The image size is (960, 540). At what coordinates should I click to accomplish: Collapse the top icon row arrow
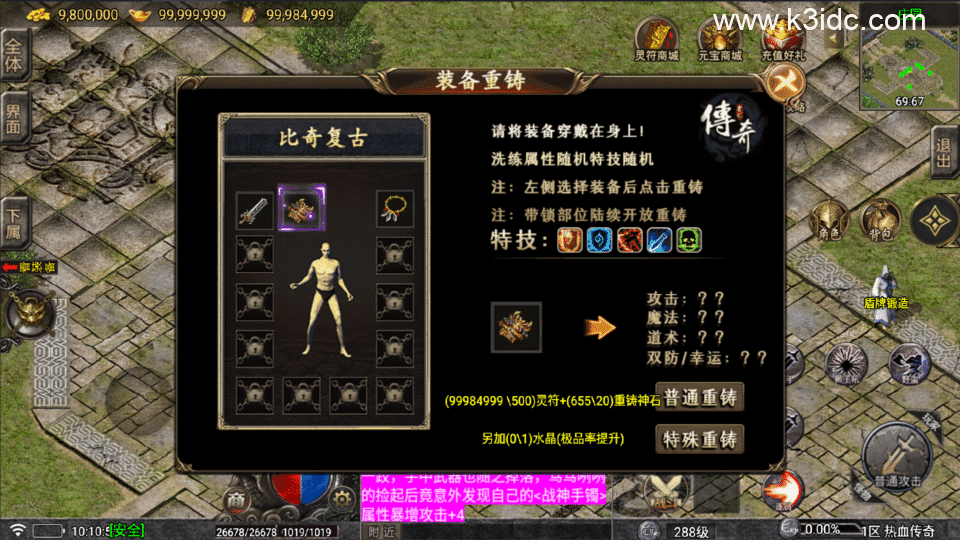pyautogui.click(x=836, y=36)
